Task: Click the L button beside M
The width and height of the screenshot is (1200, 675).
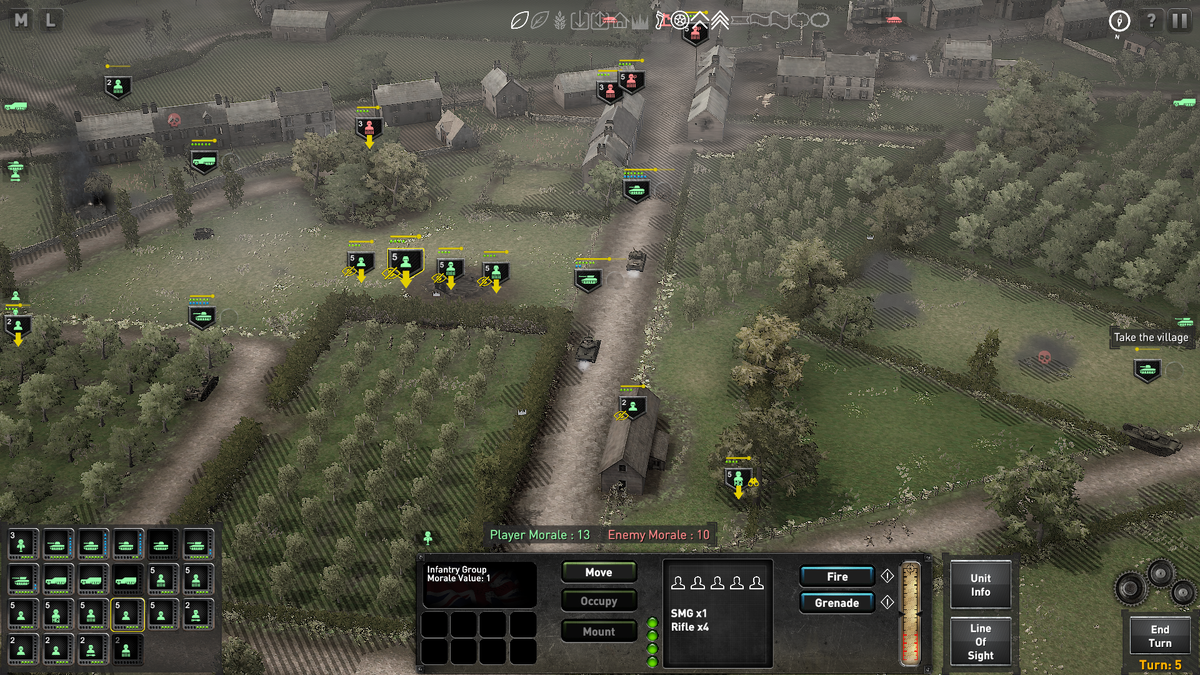Action: (x=49, y=19)
